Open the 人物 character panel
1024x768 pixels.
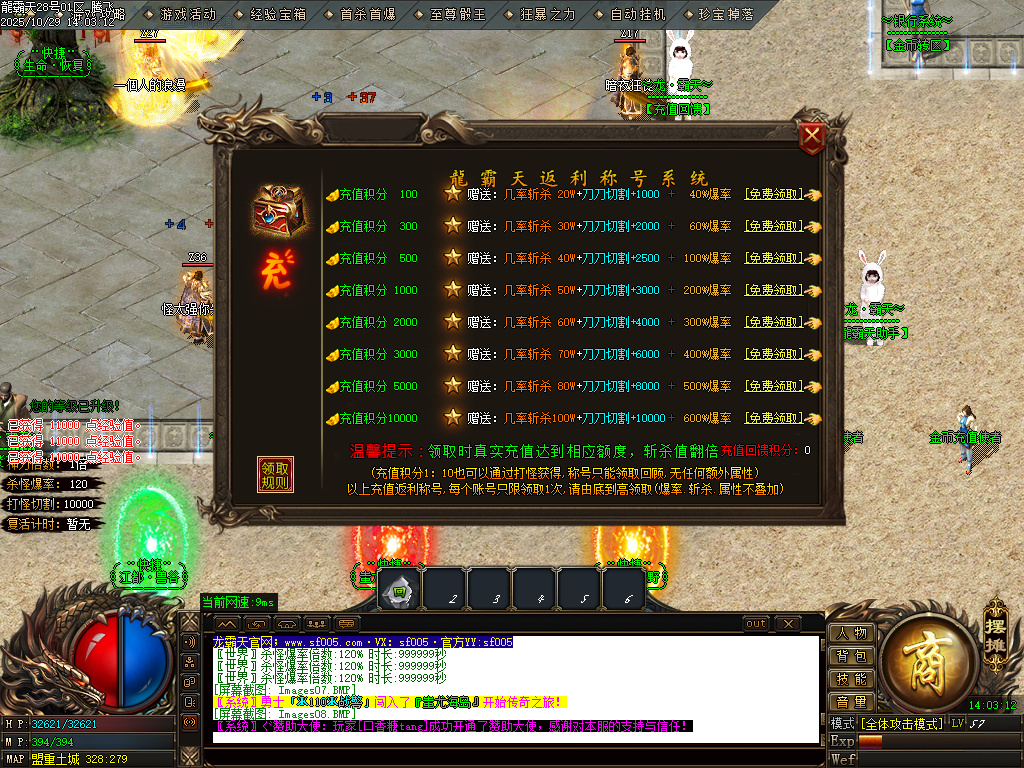(x=851, y=633)
